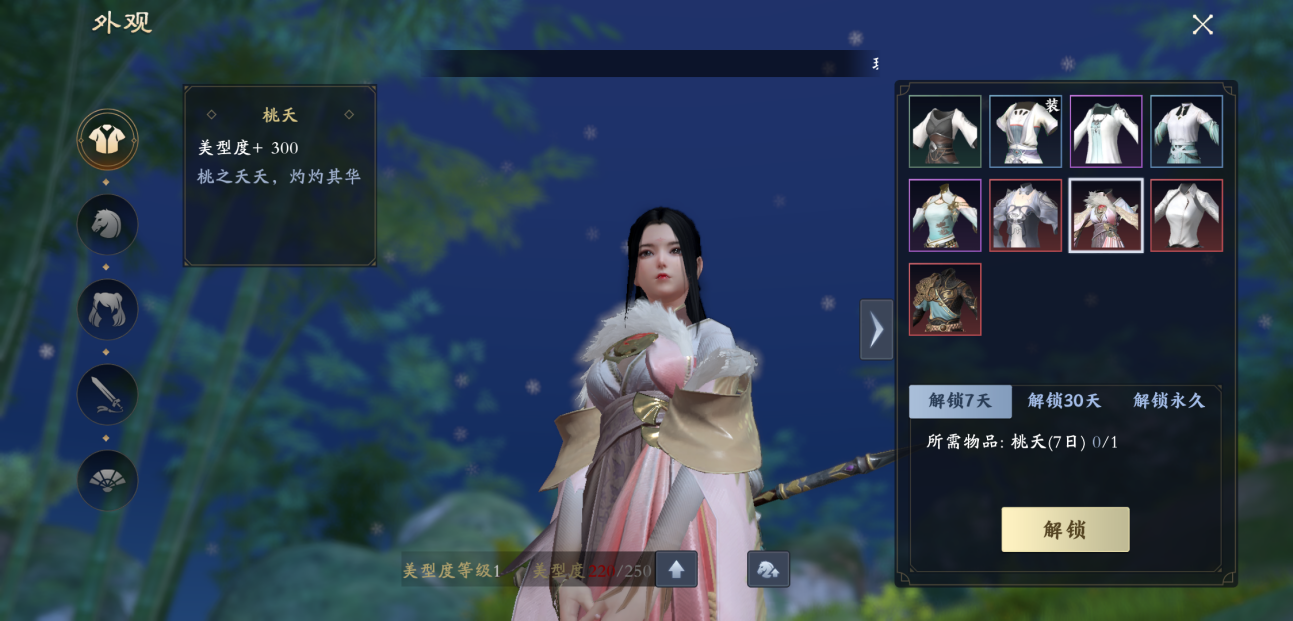Select the plain white shirt outfit
This screenshot has width=1293, height=621.
click(x=1186, y=215)
